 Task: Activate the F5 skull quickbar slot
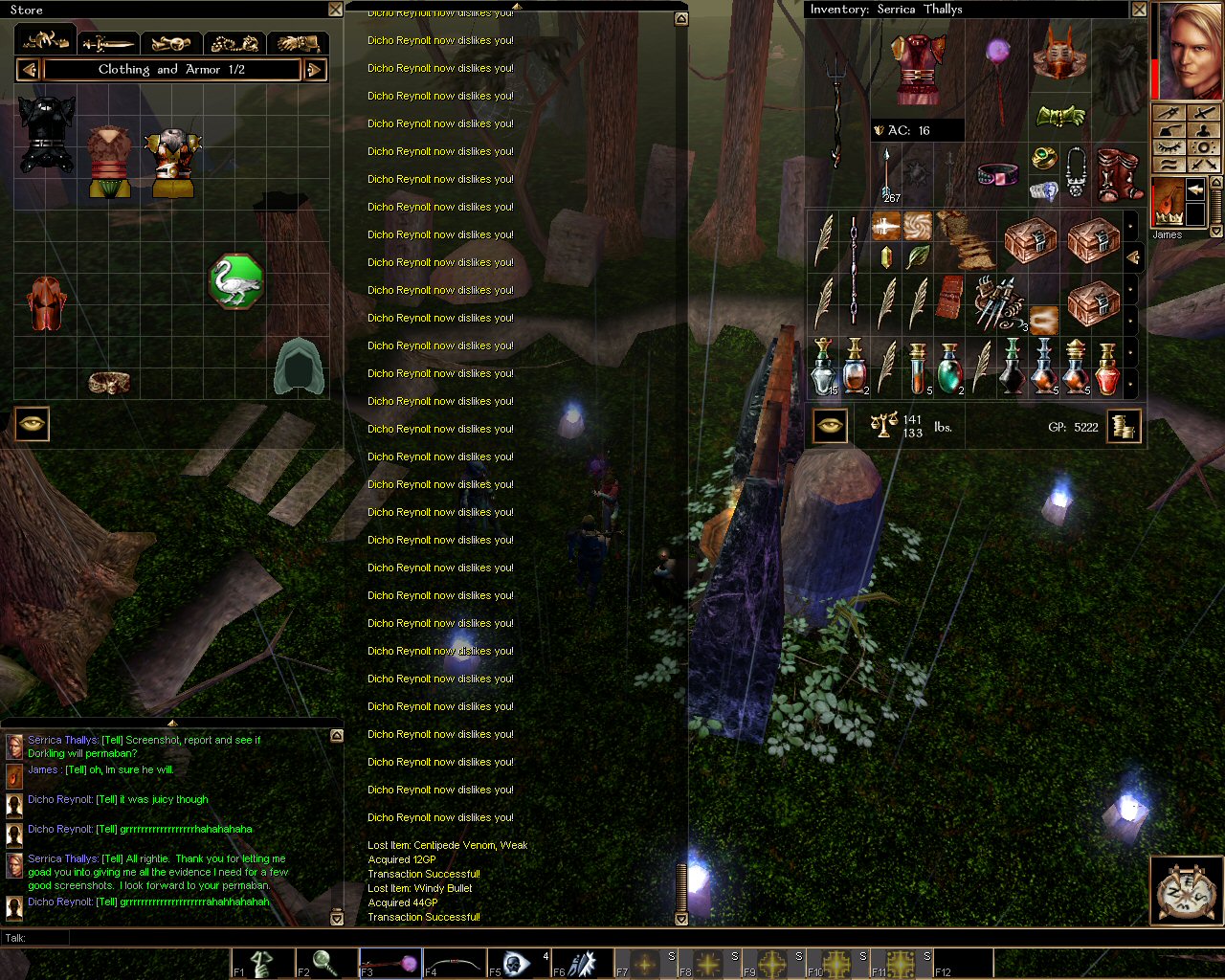pyautogui.click(x=517, y=963)
